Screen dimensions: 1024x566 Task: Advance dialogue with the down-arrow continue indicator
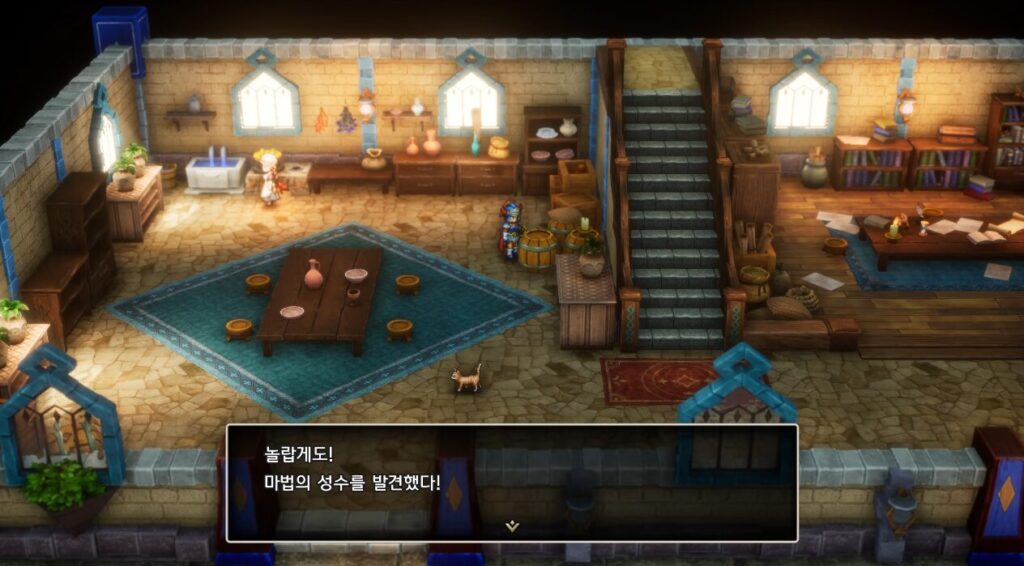click(x=512, y=526)
